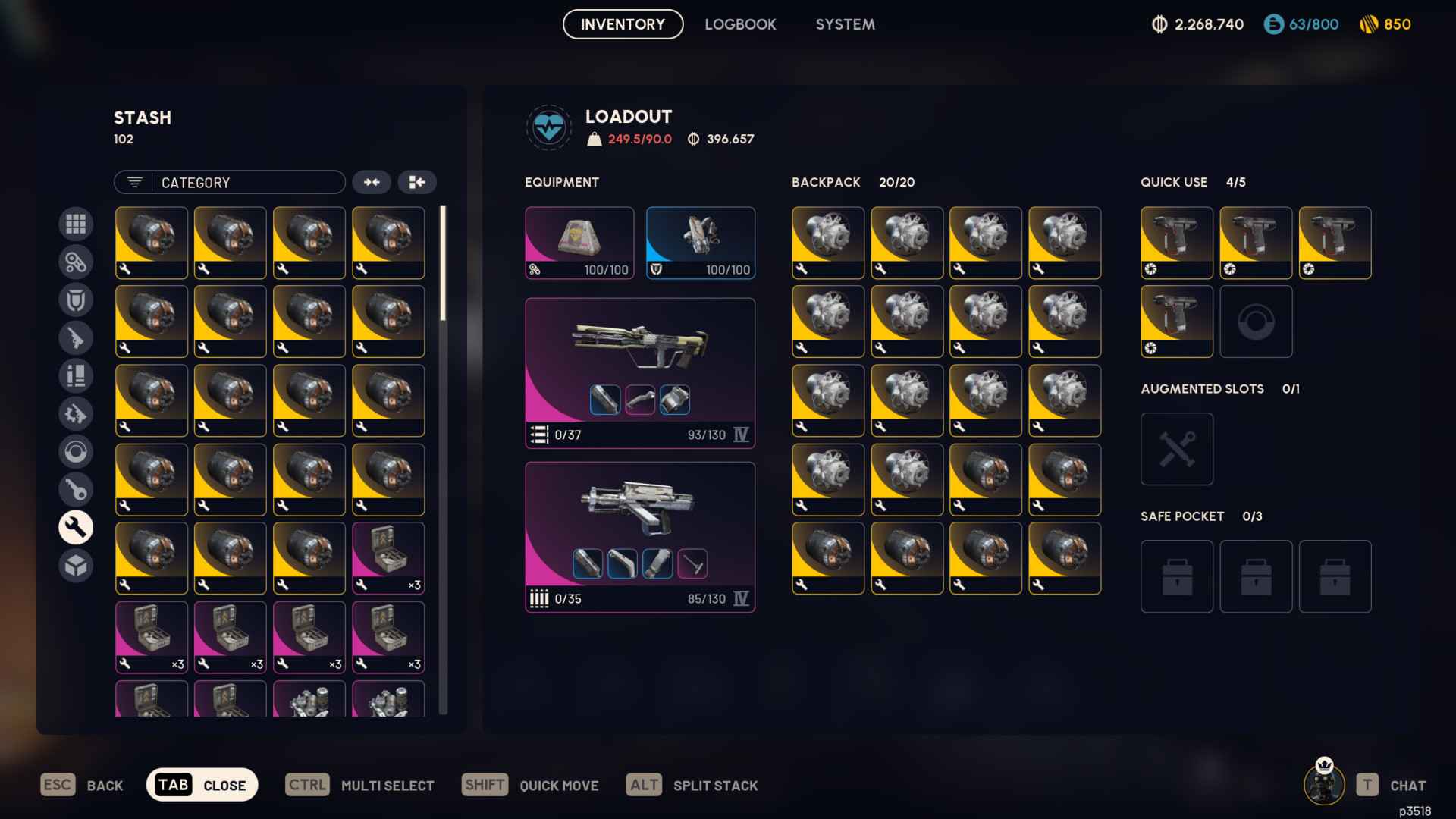Screen dimensions: 1456x819
Task: Toggle the sort button beside the category filter
Action: pyautogui.click(x=372, y=182)
